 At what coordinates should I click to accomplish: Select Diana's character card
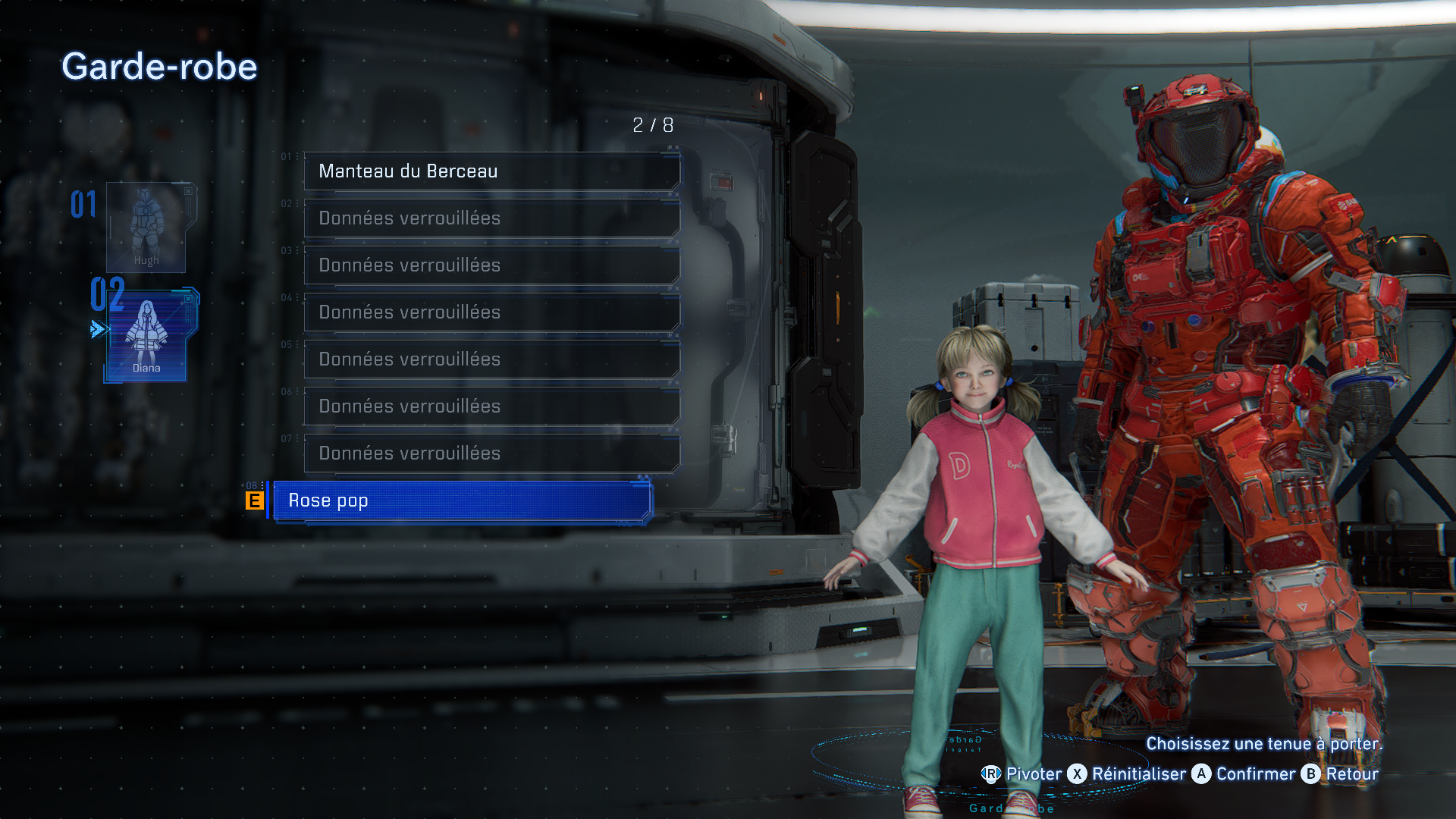[x=146, y=335]
